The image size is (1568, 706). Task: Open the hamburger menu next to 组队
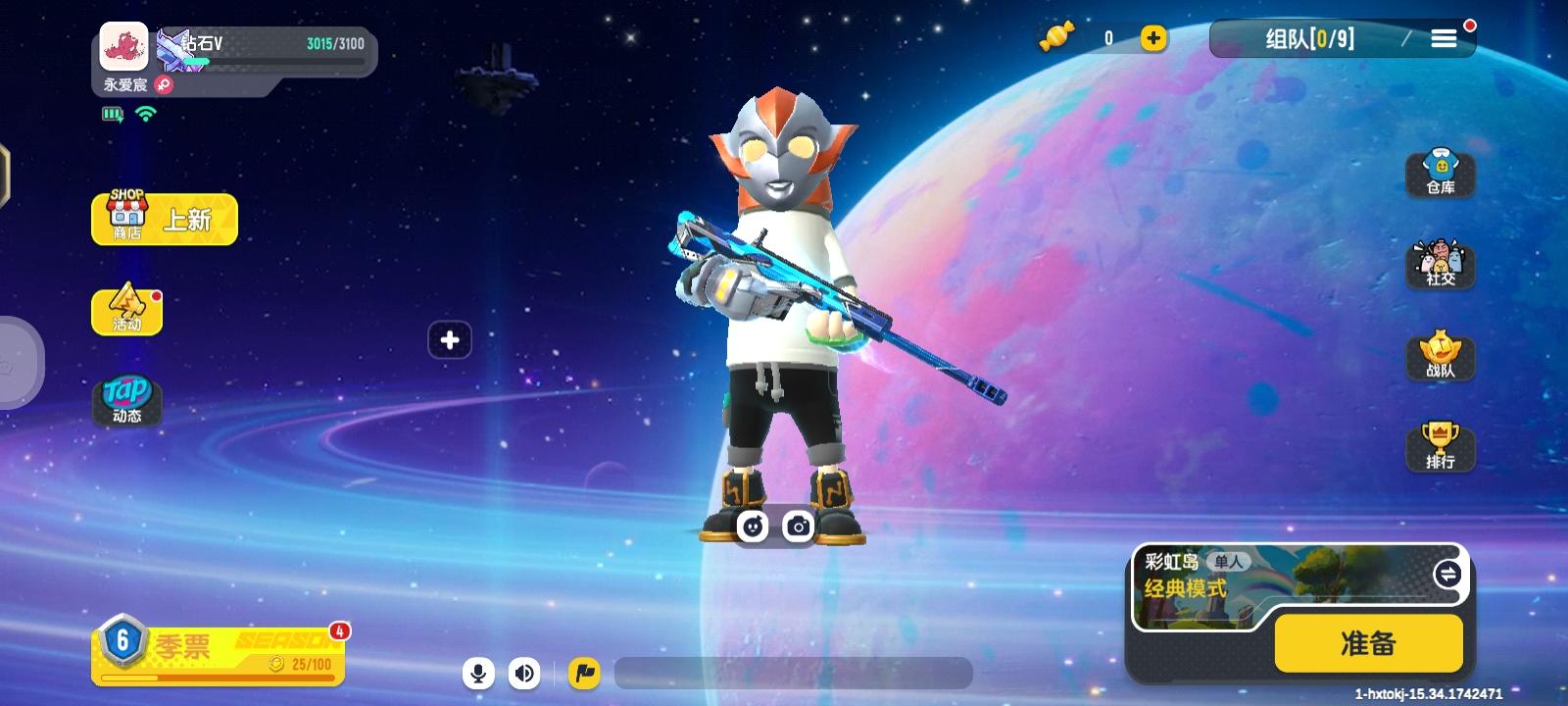pyautogui.click(x=1444, y=37)
